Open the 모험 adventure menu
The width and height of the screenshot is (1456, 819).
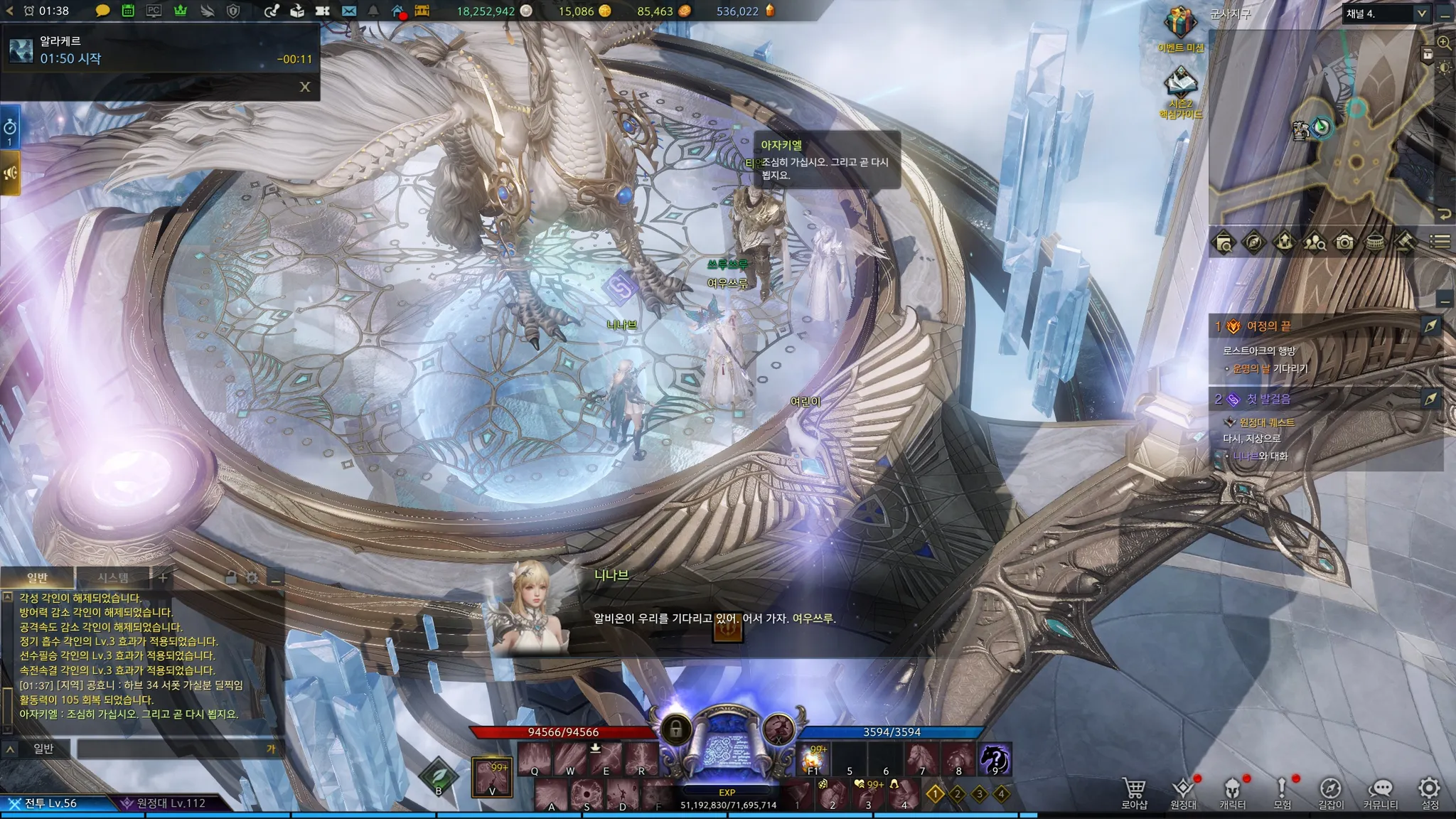tap(1282, 793)
